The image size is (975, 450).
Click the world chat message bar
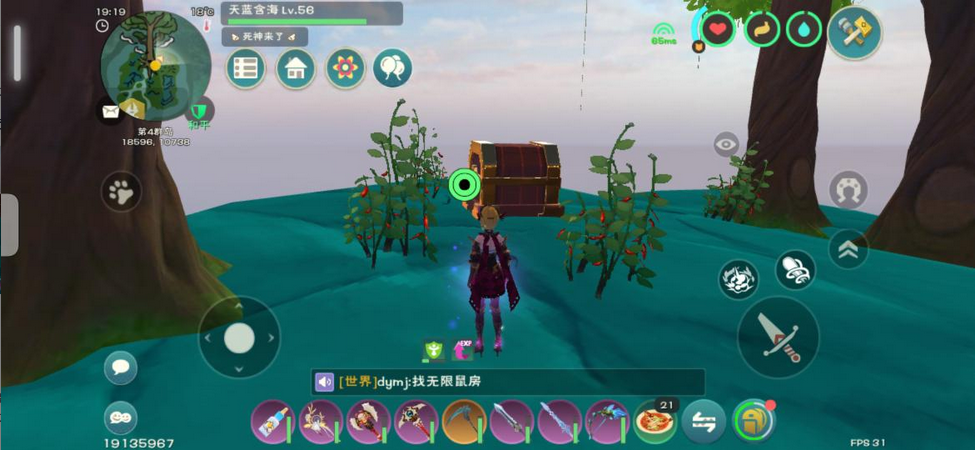[x=507, y=382]
